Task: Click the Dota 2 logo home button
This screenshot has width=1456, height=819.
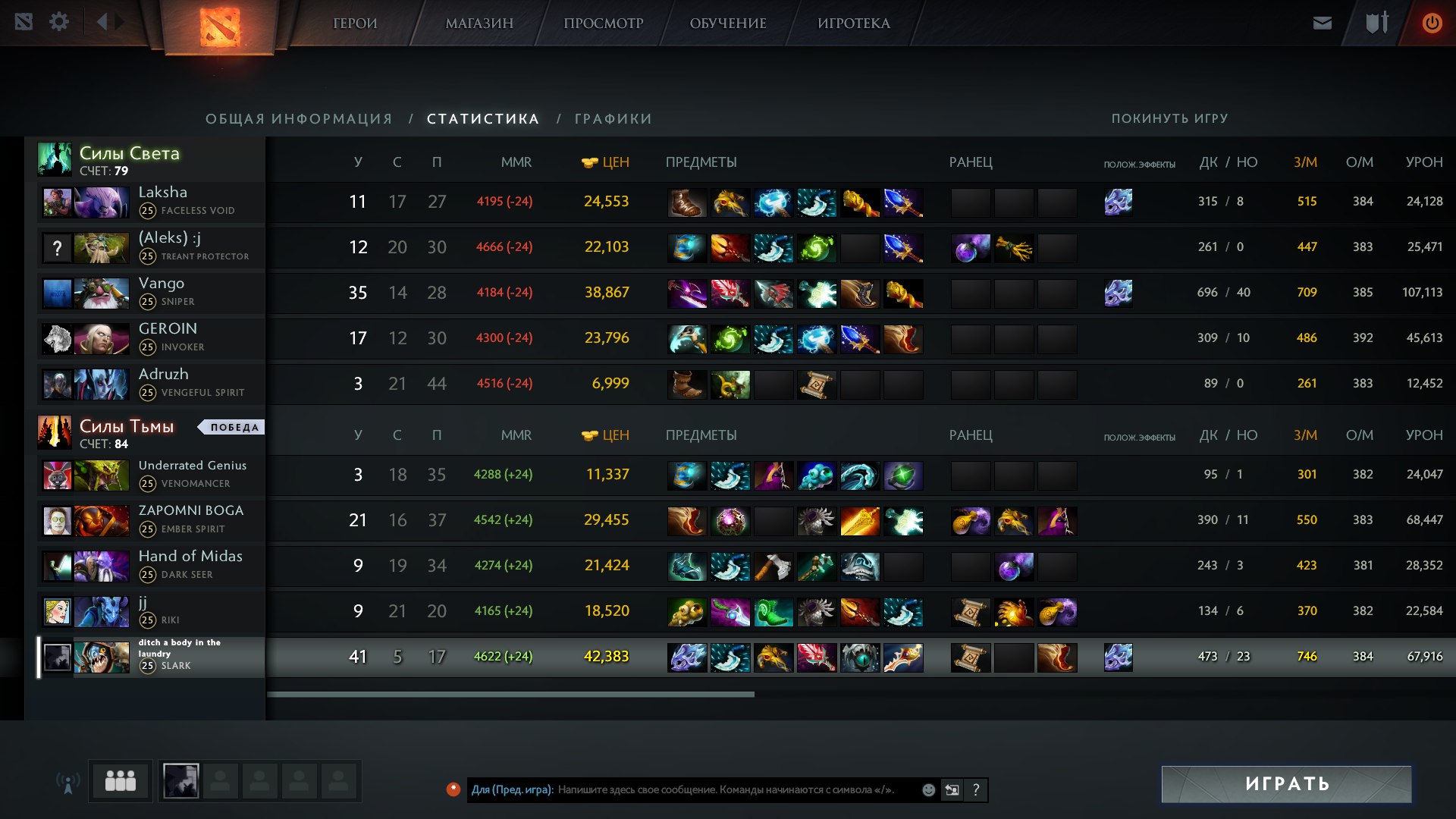Action: pyautogui.click(x=220, y=27)
